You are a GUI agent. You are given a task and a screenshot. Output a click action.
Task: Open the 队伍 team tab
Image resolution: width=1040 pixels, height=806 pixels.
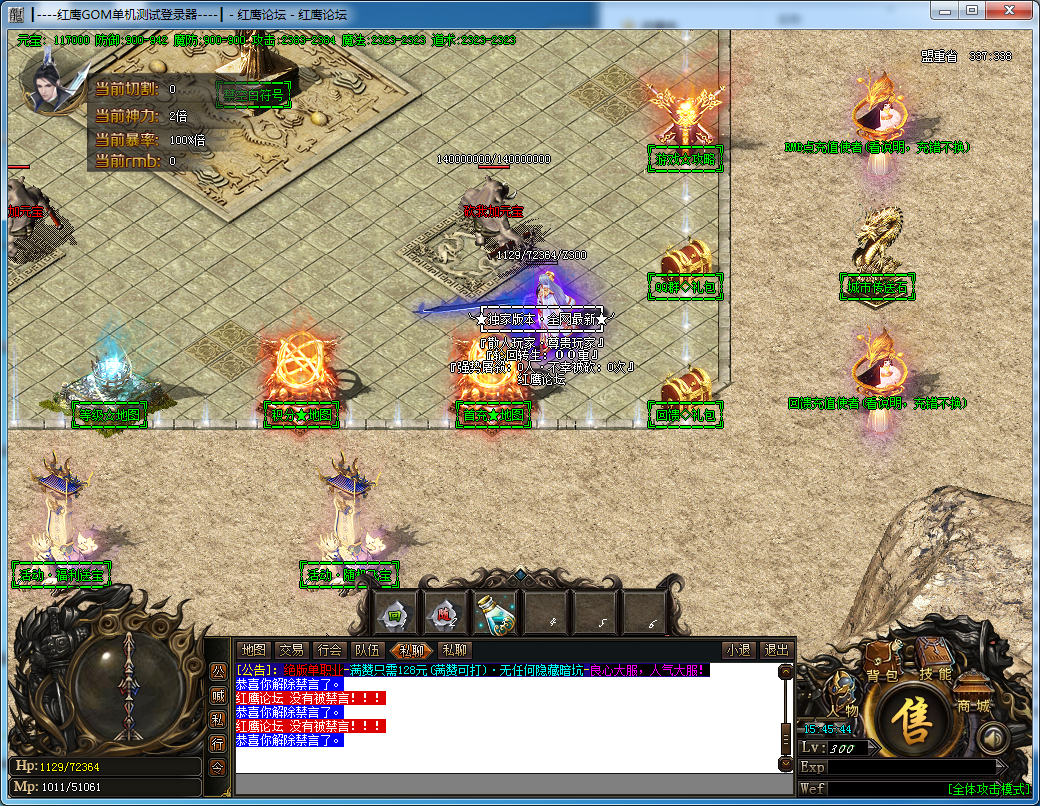tap(367, 650)
